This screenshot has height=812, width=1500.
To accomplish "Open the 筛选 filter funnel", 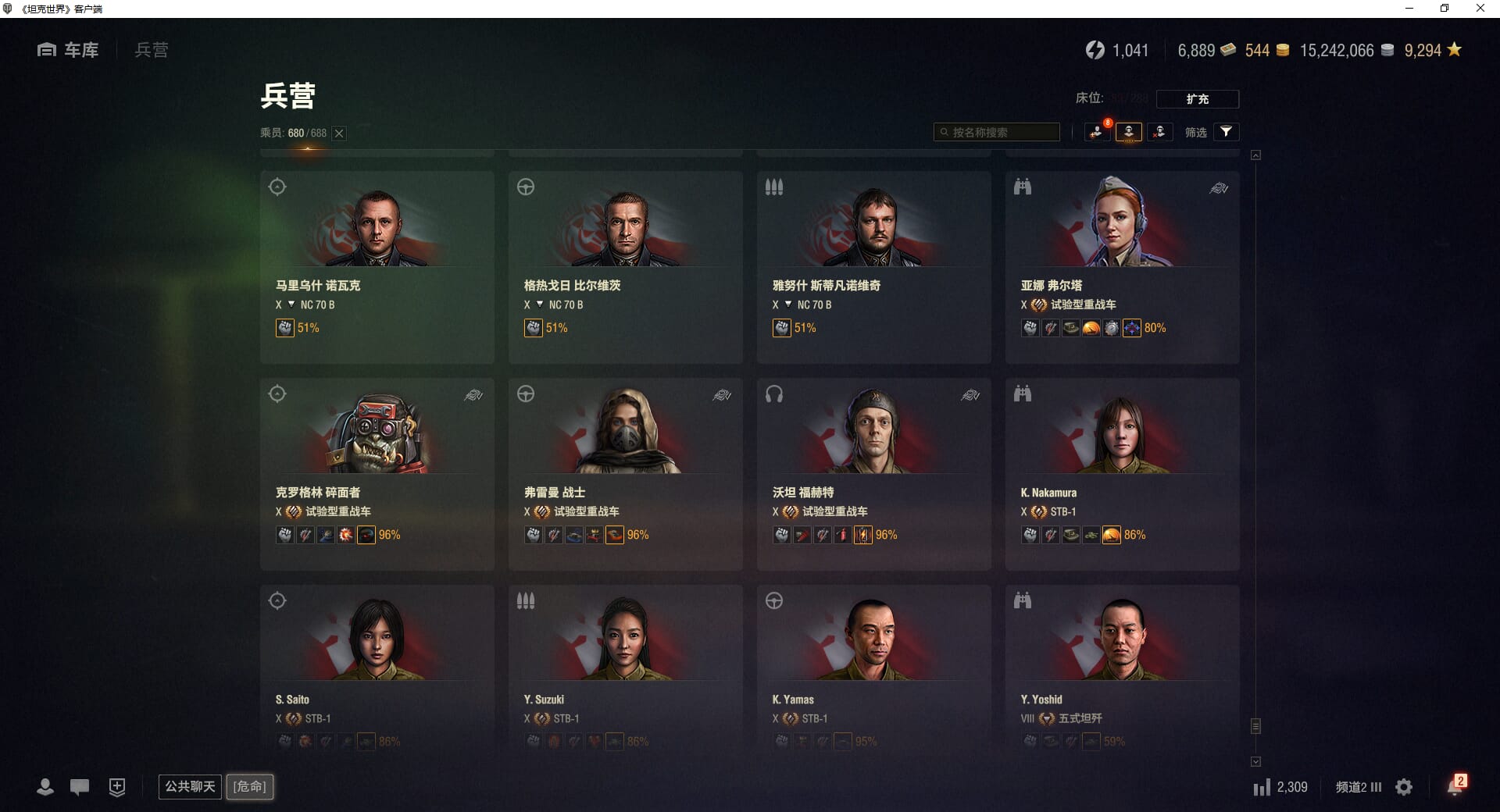I will (x=1226, y=132).
